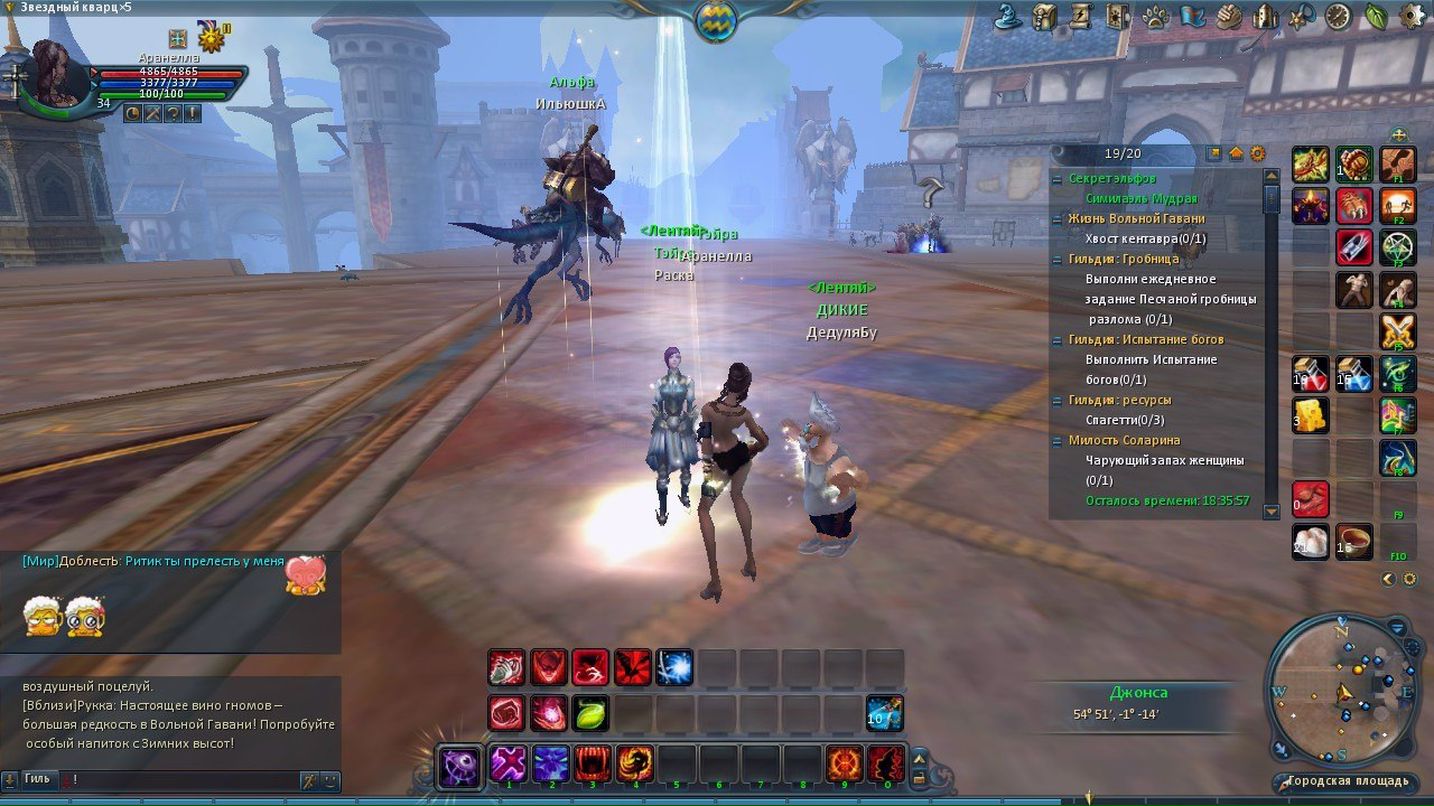The height and width of the screenshot is (806, 1434).
Task: Click the circular minimap
Action: tap(1341, 690)
